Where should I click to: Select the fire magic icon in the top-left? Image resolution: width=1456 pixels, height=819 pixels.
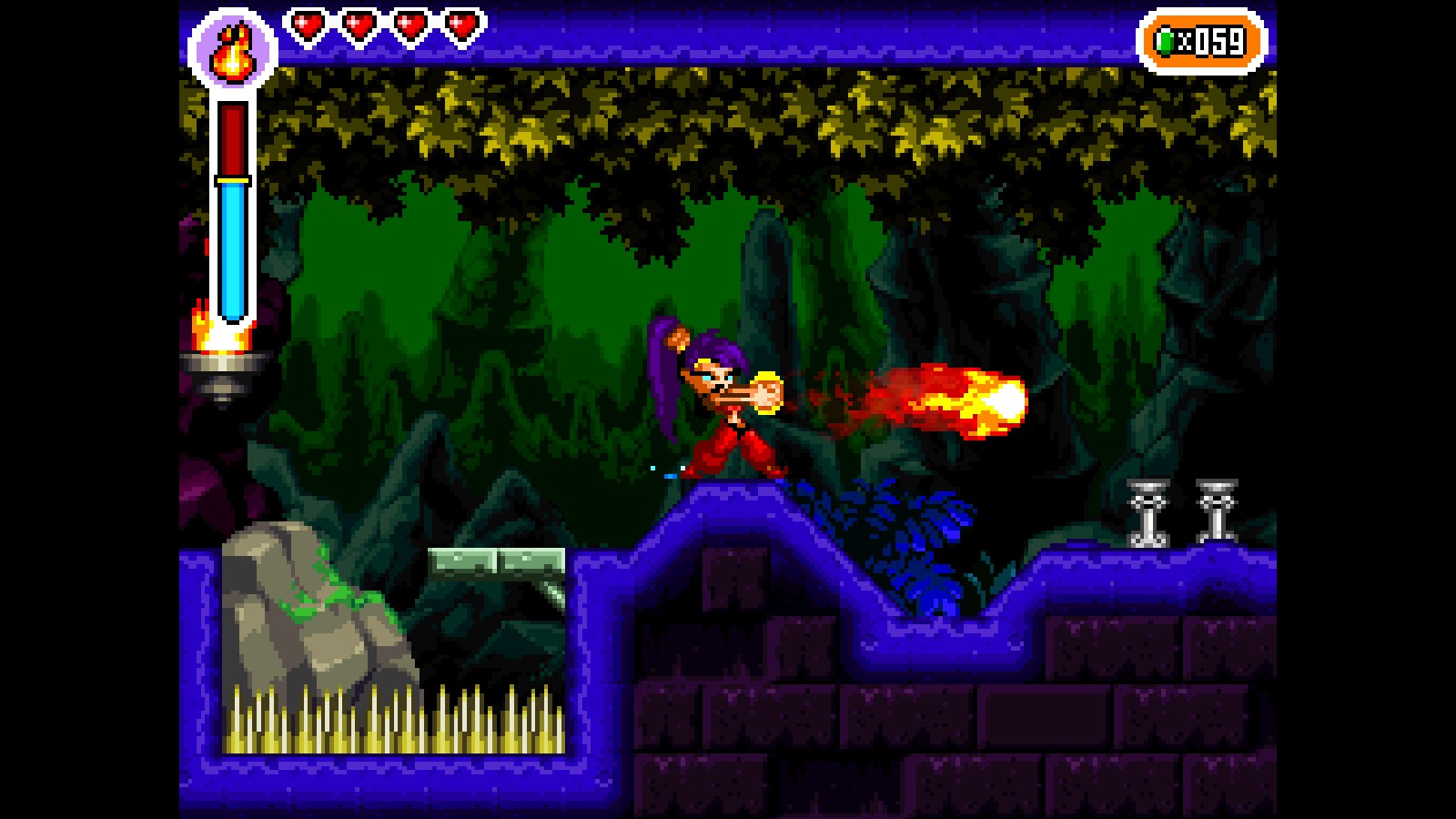click(x=230, y=50)
